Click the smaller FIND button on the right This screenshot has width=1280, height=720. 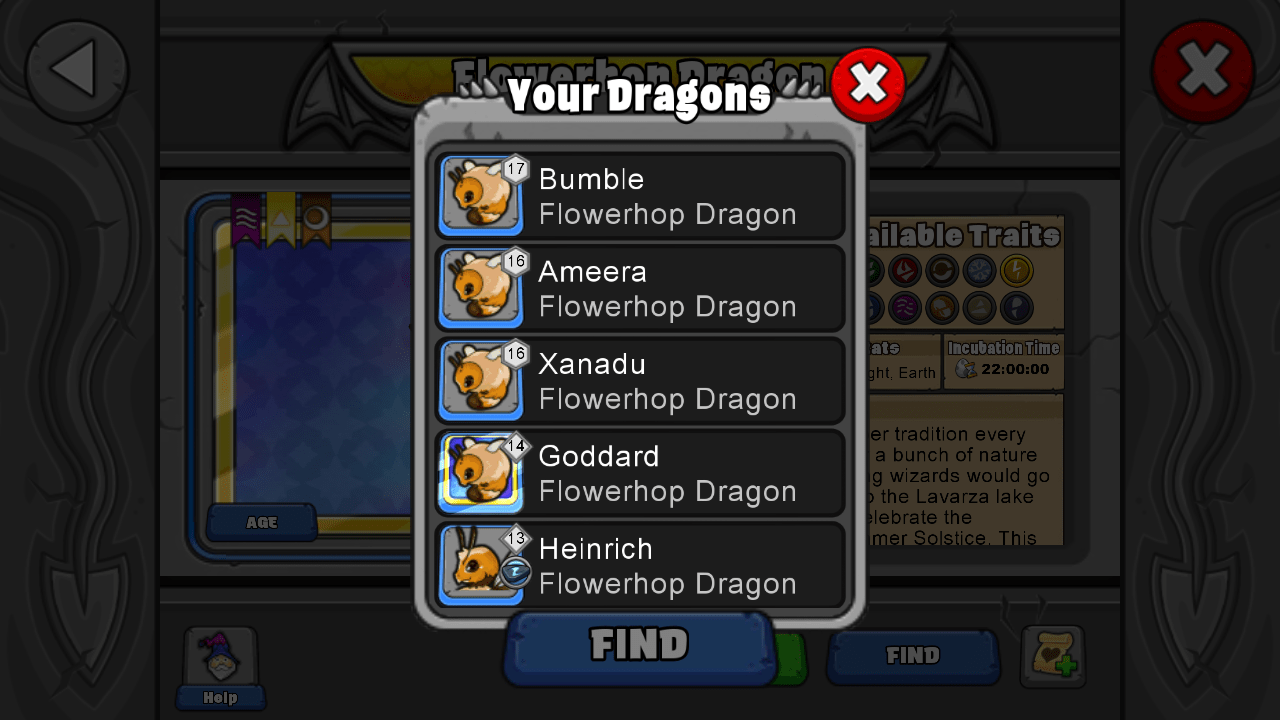pyautogui.click(x=911, y=656)
